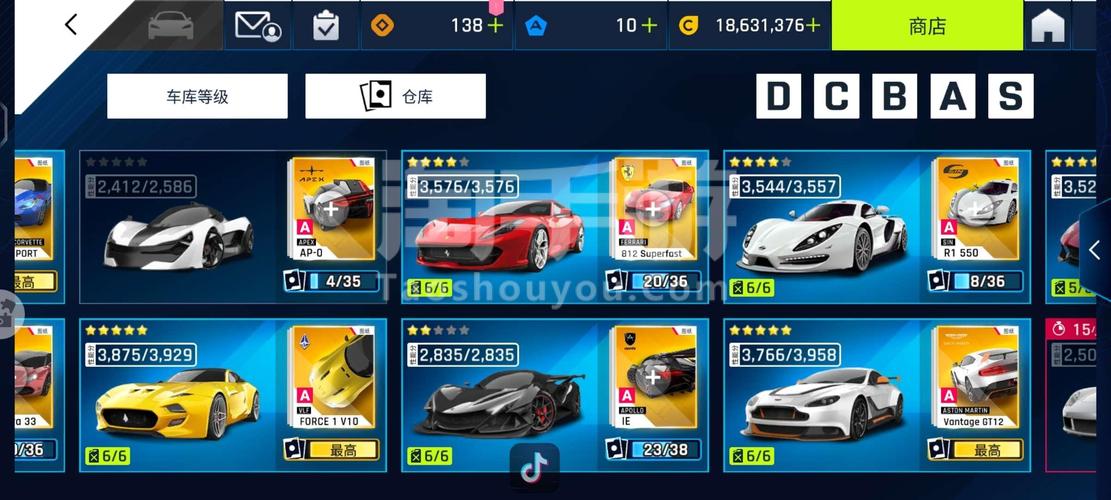Viewport: 1111px width, 500px height.
Task: Open the clipboard missions icon
Action: [326, 26]
